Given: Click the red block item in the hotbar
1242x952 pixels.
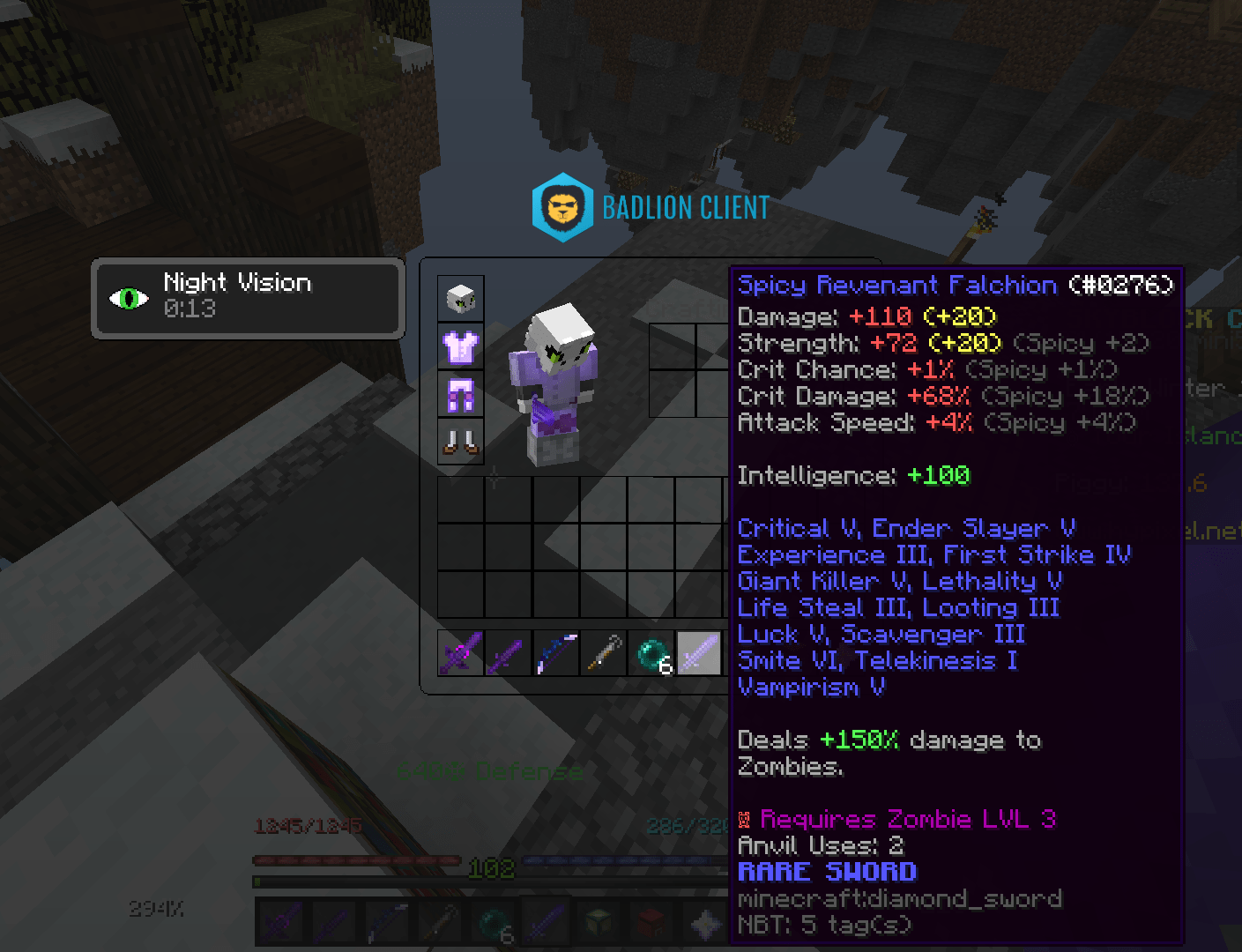Looking at the screenshot, I should click(x=651, y=923).
